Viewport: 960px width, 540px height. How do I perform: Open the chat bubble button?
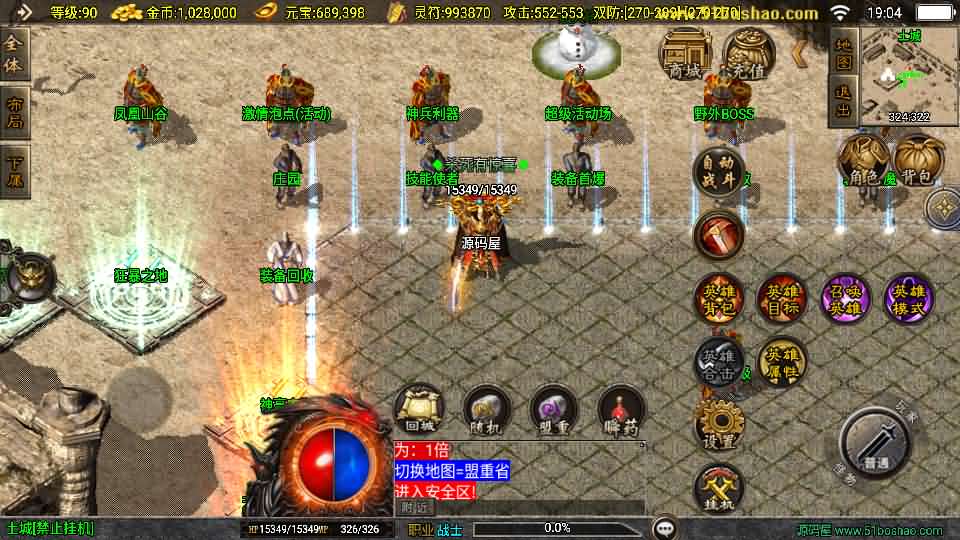664,528
